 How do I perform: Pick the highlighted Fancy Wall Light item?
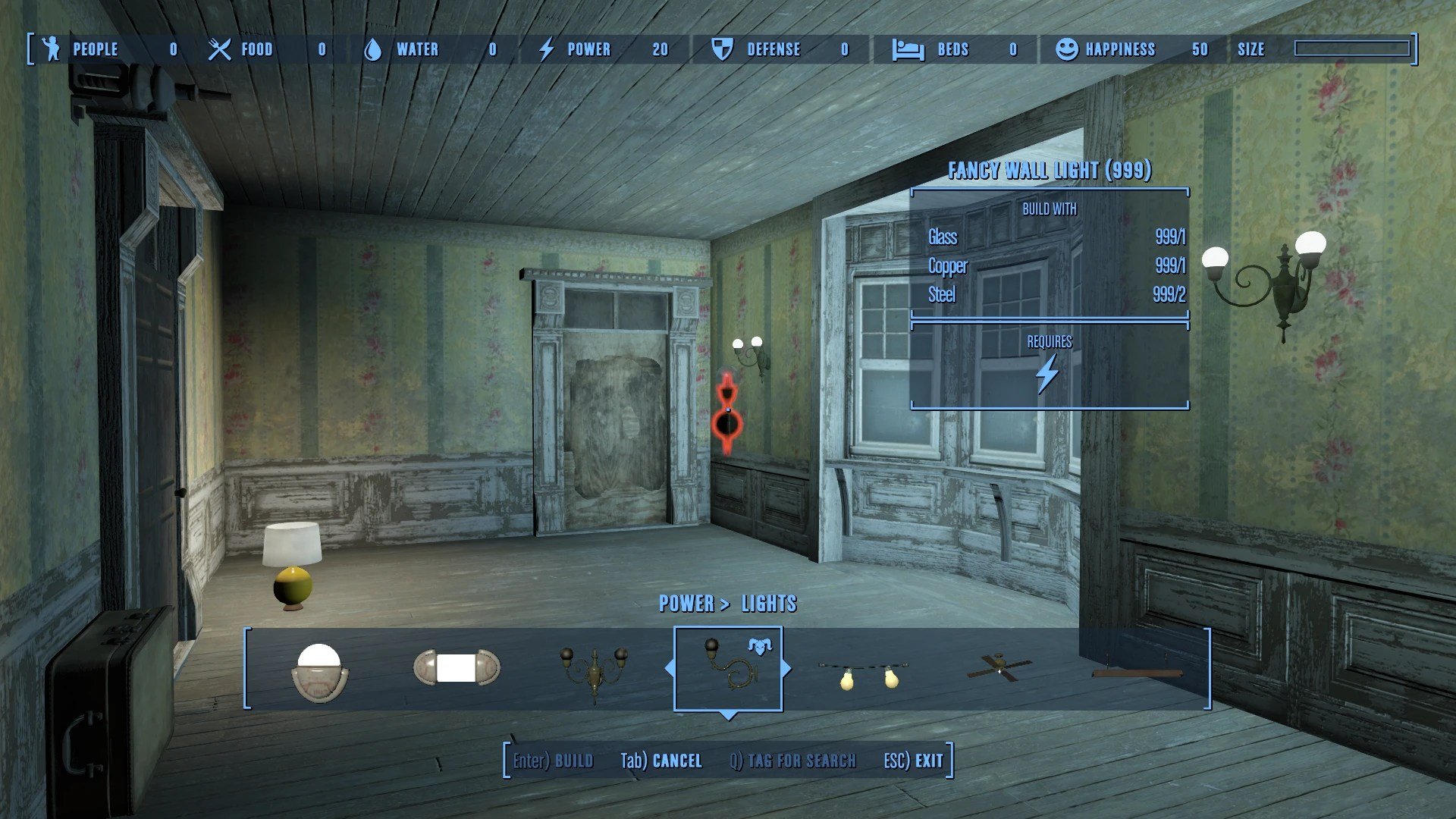tap(728, 668)
